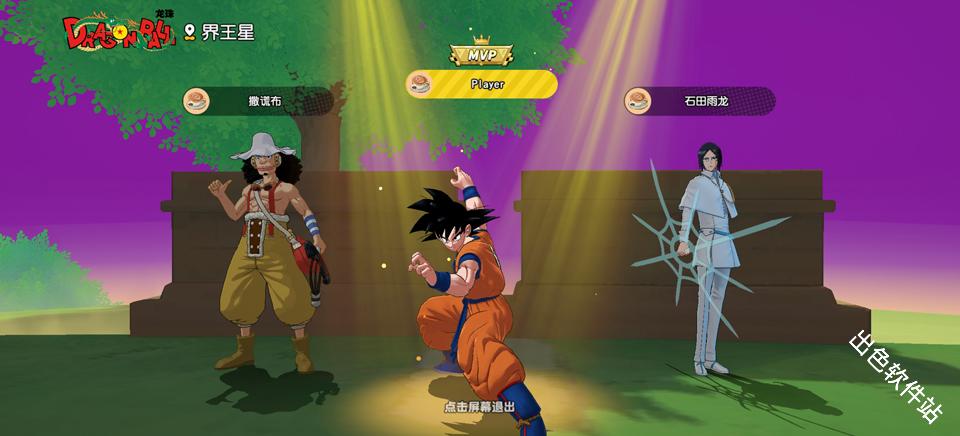Screen dimensions: 960x436
Task: Click the MVP Player name banner
Action: point(482,85)
